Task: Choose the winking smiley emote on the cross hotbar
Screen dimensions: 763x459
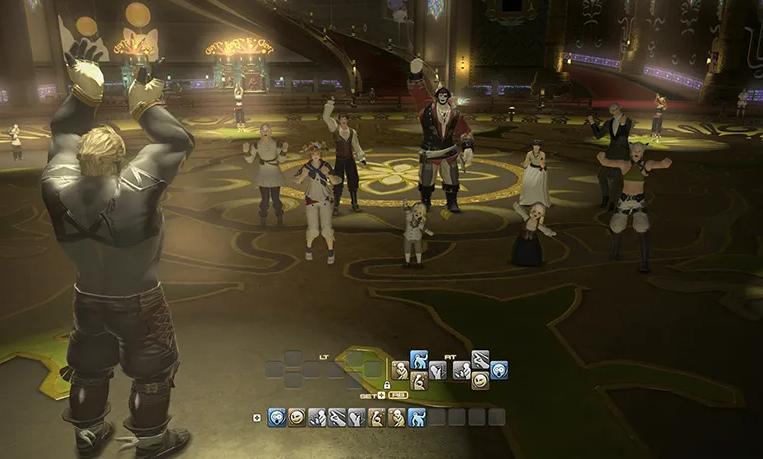Action: [x=480, y=380]
